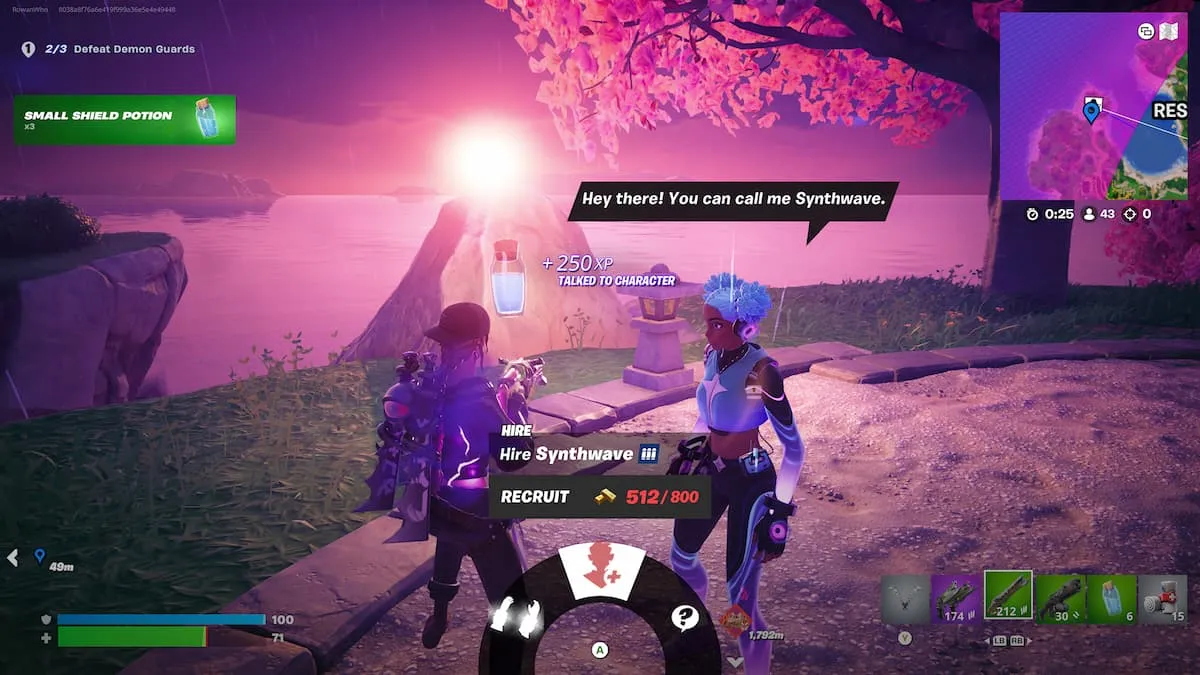Click the overlapping-windows icon on the minimap
Screen dimensions: 1200x675
coord(1146,31)
